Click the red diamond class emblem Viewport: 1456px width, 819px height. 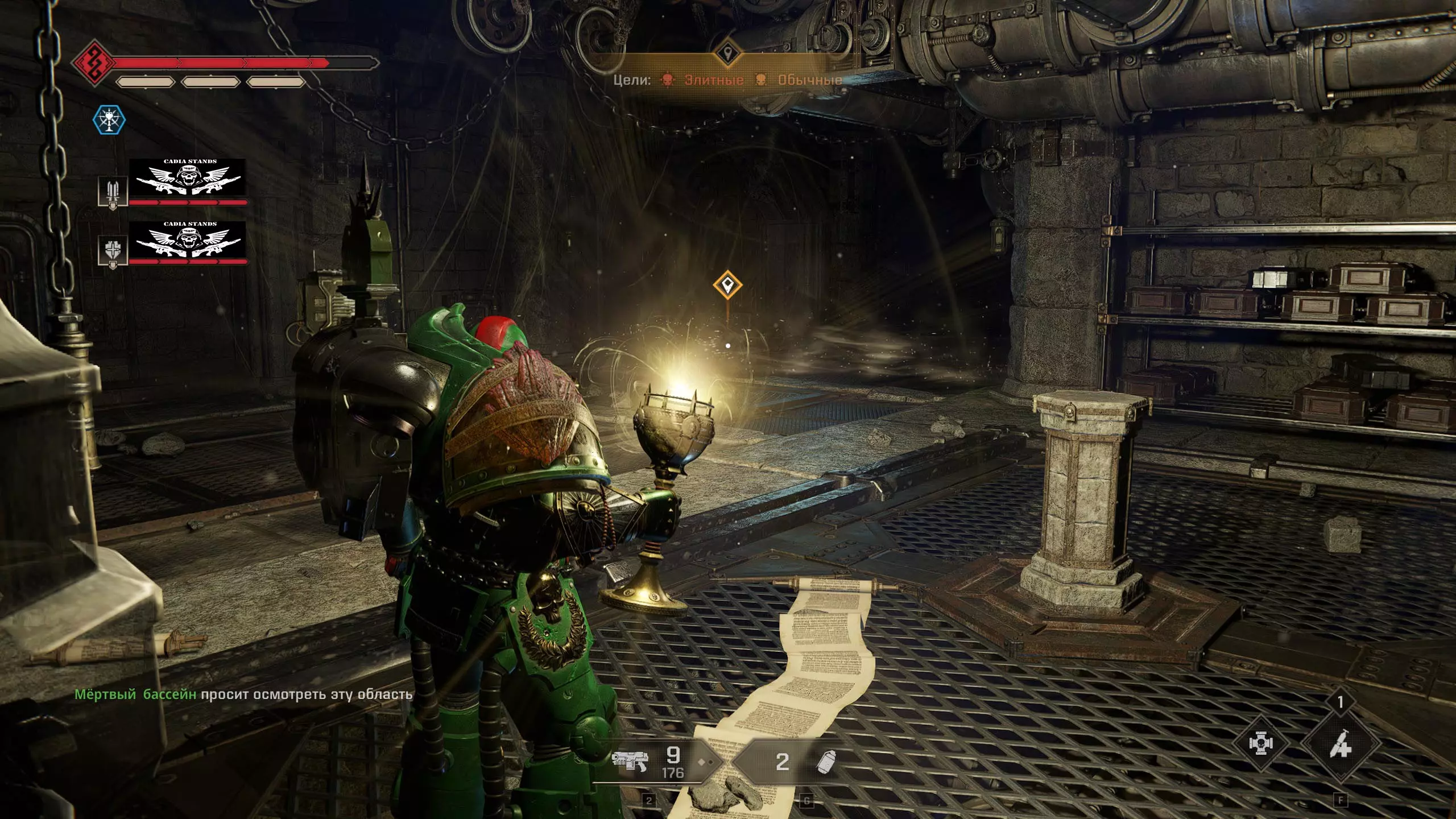click(x=93, y=63)
